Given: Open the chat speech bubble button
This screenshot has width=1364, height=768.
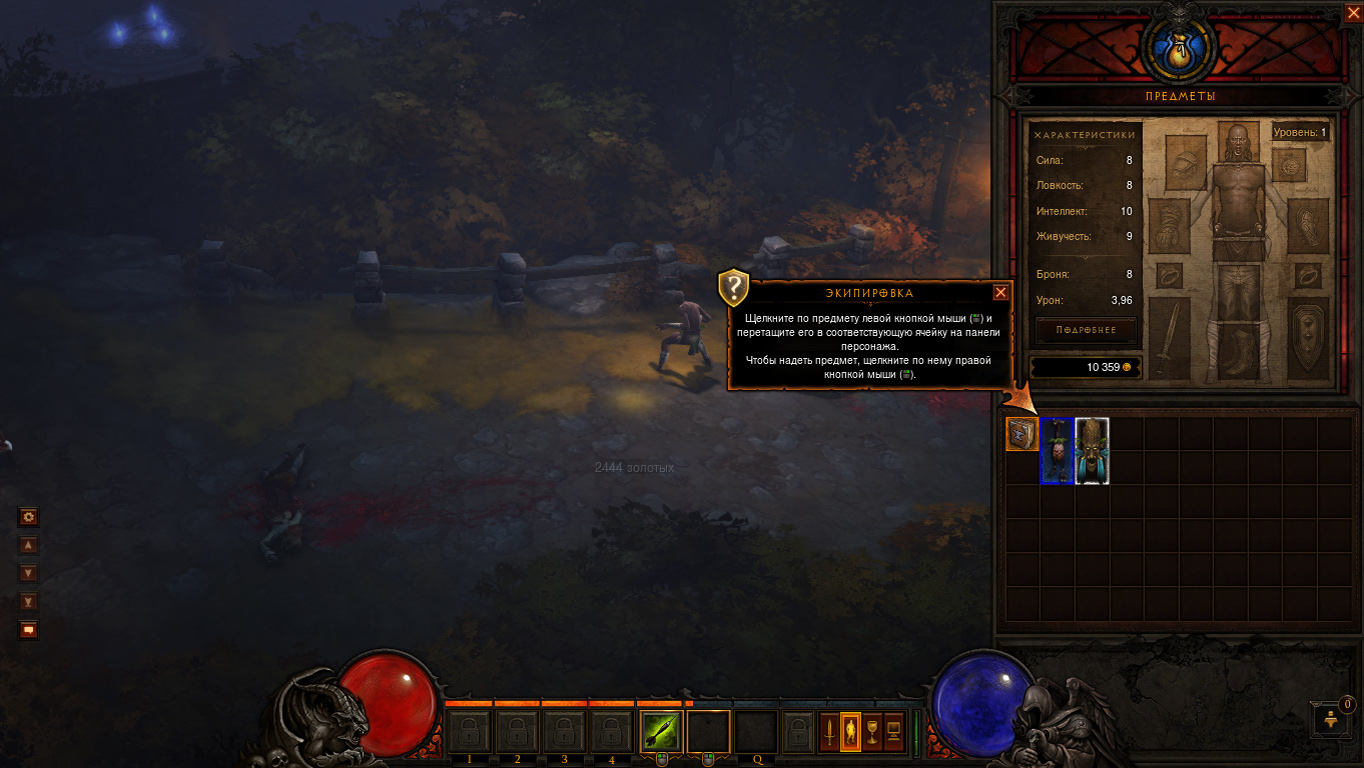Looking at the screenshot, I should (29, 629).
